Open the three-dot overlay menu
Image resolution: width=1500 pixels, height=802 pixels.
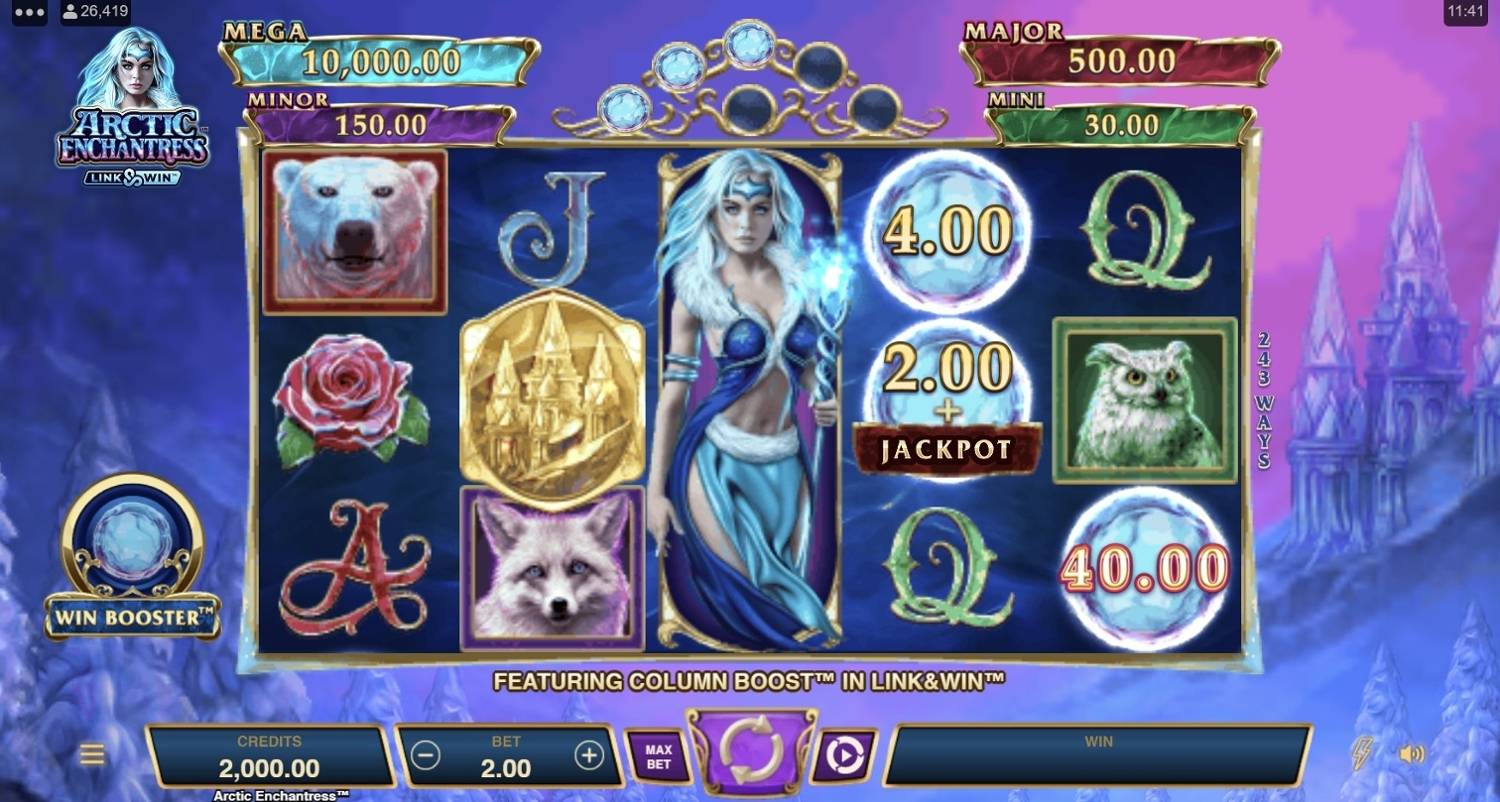click(29, 13)
